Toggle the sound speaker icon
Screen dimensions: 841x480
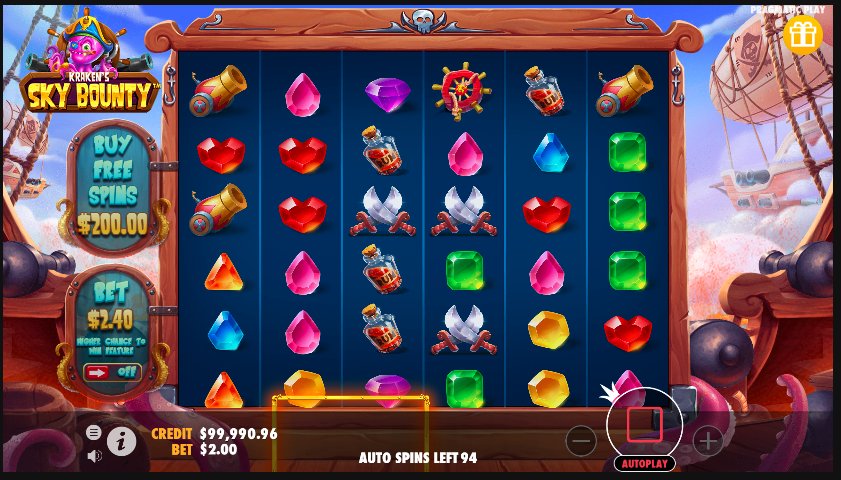tap(94, 456)
